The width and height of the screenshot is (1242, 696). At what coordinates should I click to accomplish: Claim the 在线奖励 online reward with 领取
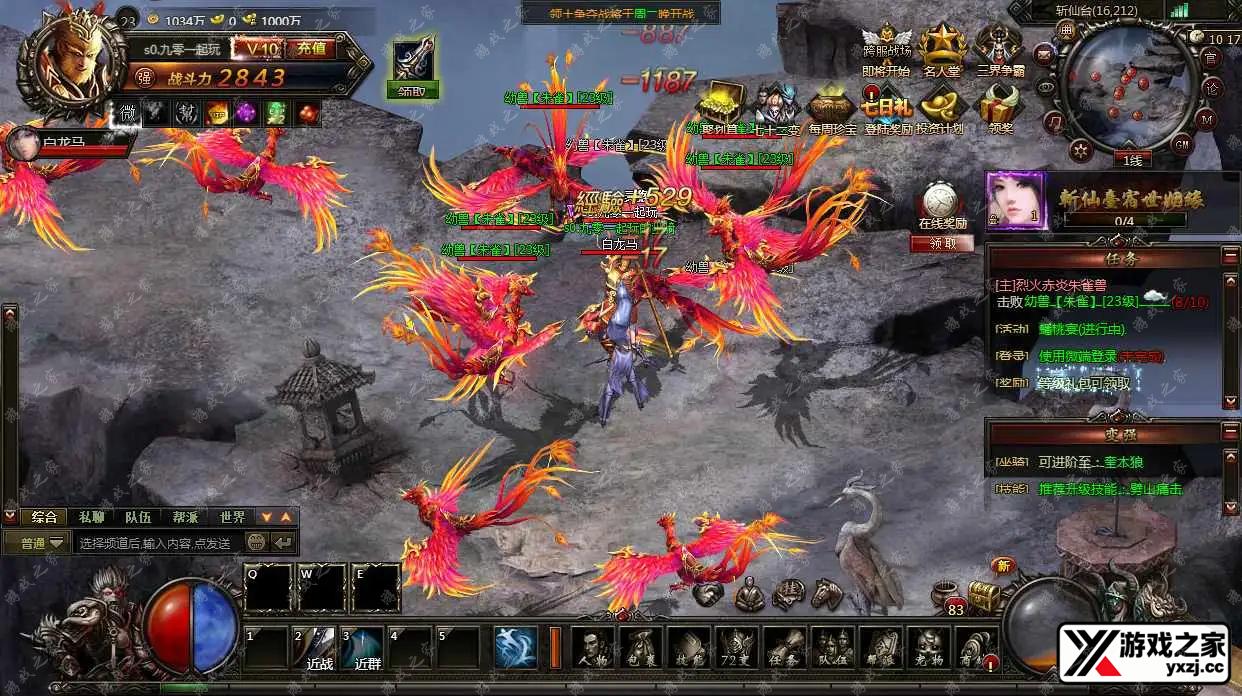click(x=940, y=243)
